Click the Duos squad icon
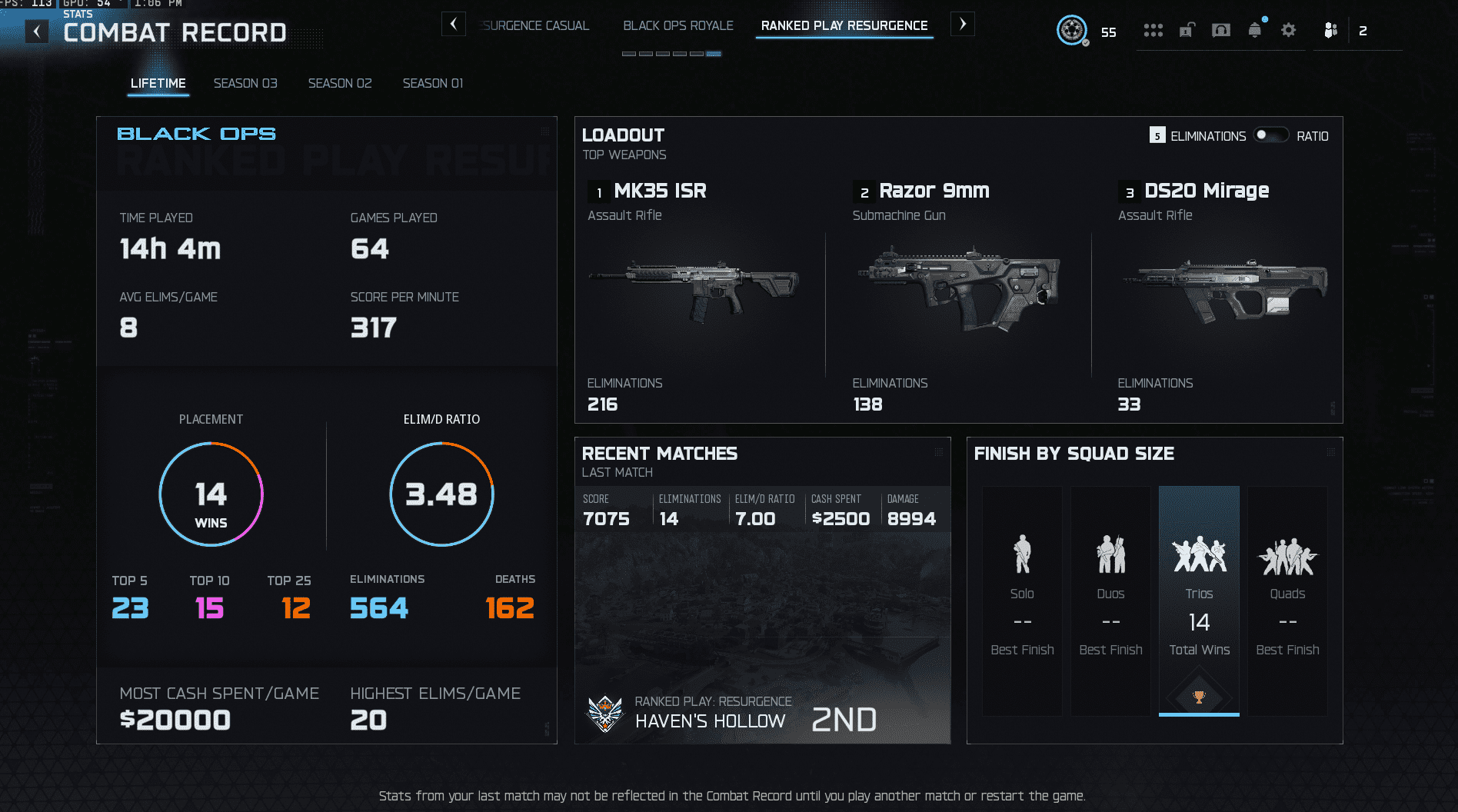The height and width of the screenshot is (812, 1458). coord(1110,552)
